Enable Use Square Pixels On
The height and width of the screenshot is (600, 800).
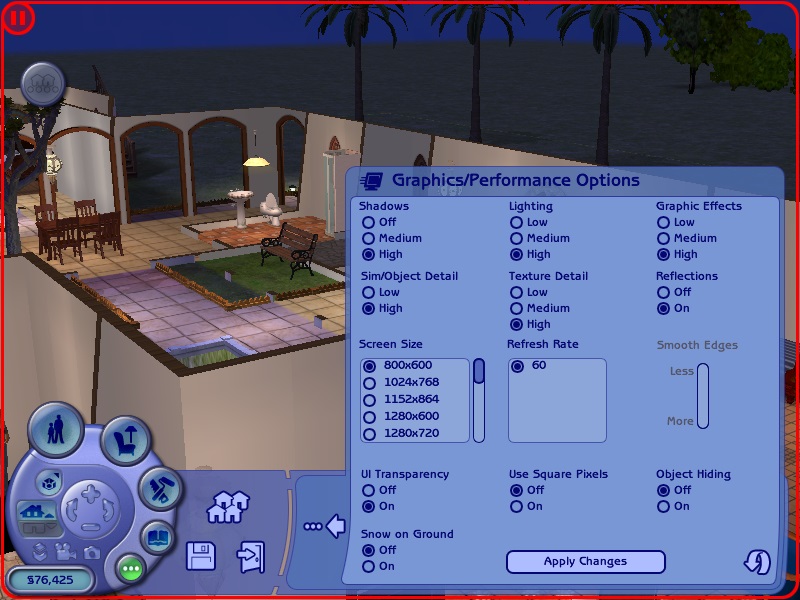pyautogui.click(x=517, y=507)
